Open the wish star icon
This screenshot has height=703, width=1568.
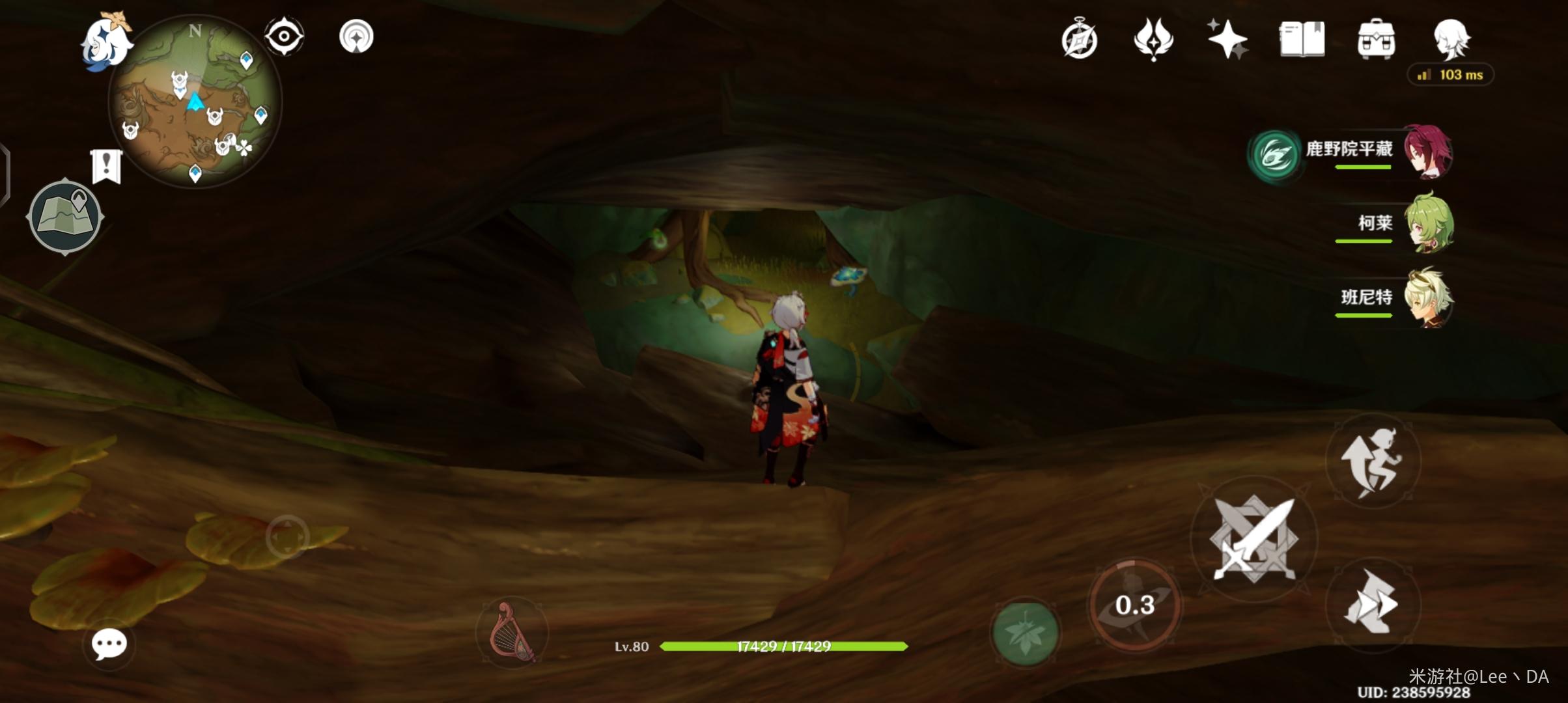(1227, 39)
